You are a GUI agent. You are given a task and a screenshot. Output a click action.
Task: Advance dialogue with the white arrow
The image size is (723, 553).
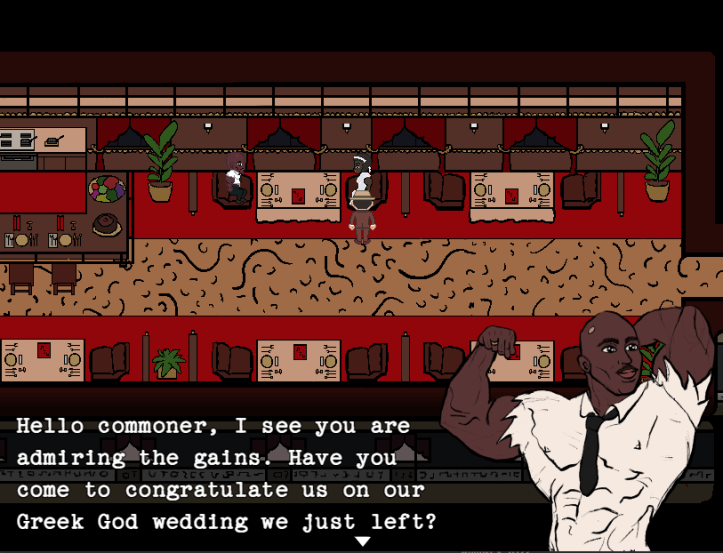pyautogui.click(x=363, y=541)
